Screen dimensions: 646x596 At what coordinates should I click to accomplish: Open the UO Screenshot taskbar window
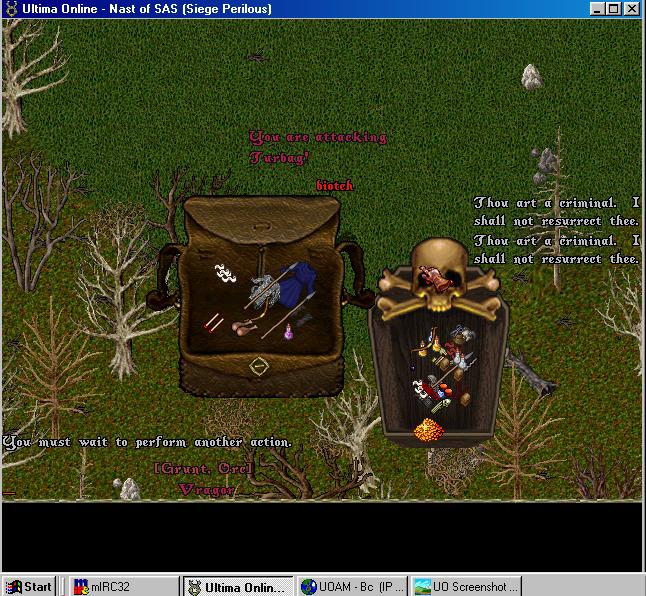(x=465, y=587)
